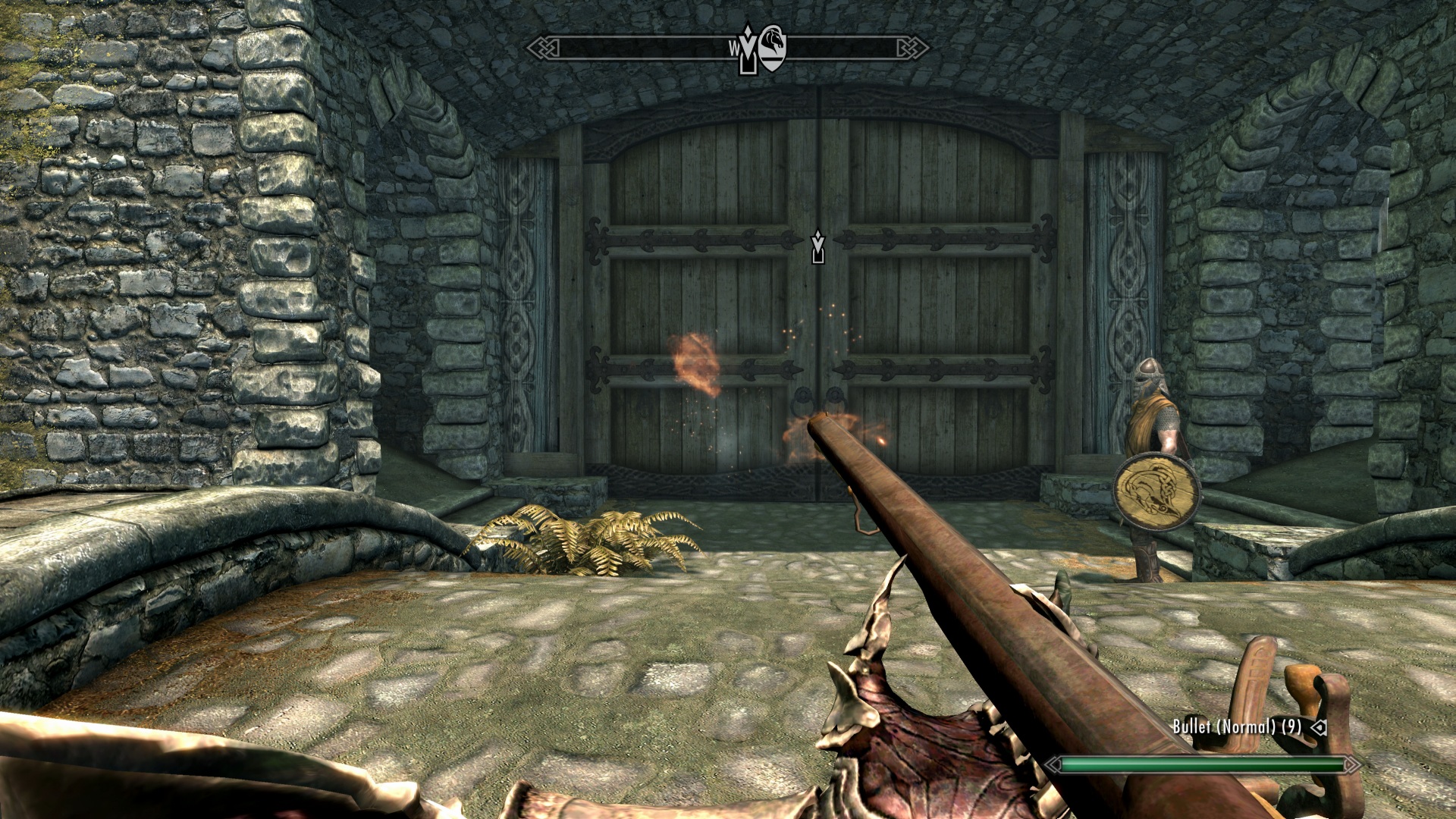This screenshot has width=1456, height=819.
Task: Click the Whiterun horse shield compass marker
Action: coord(773,48)
